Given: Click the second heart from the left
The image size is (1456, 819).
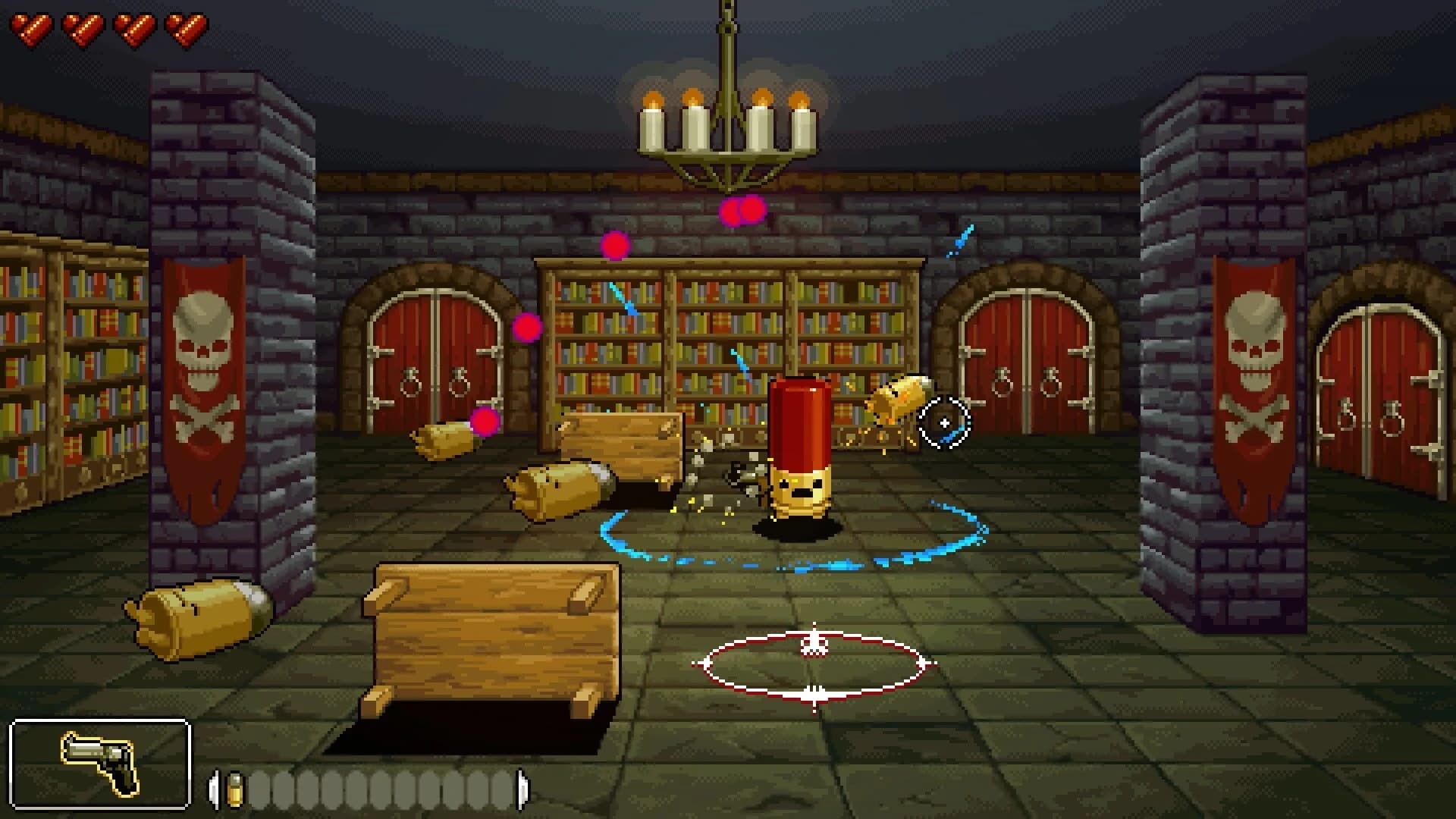Looking at the screenshot, I should coord(83,28).
